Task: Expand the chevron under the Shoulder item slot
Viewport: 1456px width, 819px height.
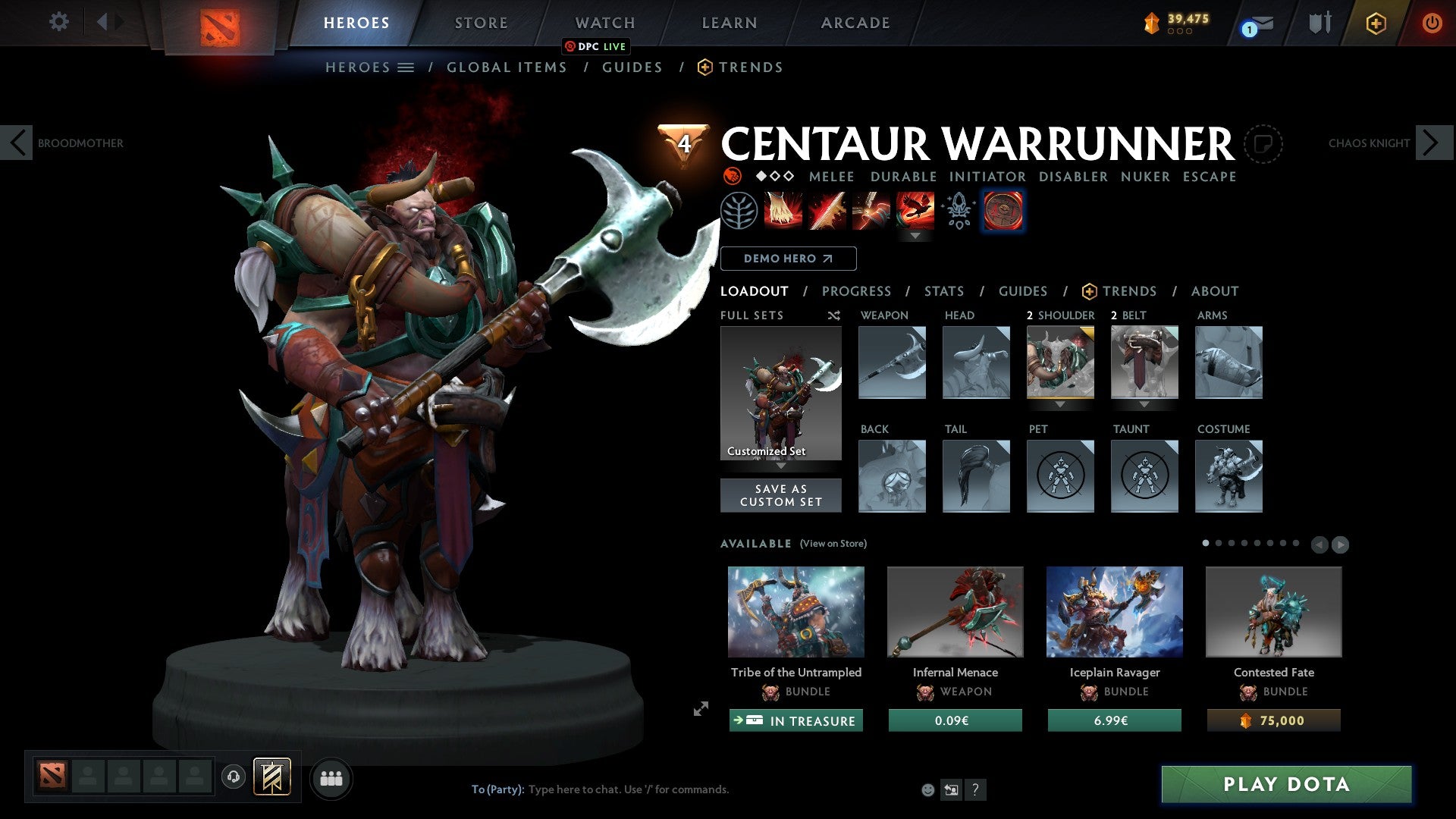Action: point(1060,406)
